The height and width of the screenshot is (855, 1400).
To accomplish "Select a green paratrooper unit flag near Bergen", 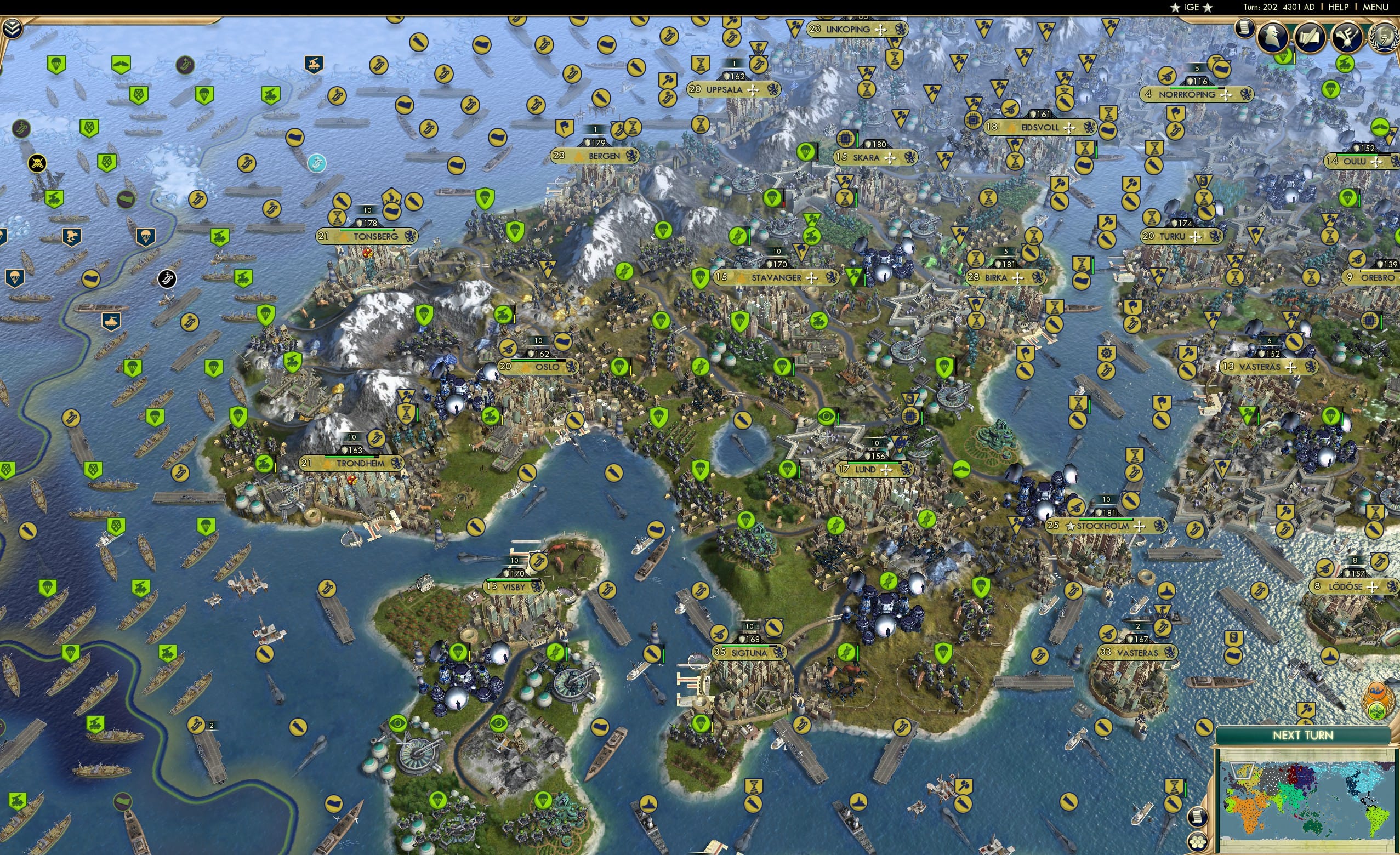I will tap(485, 199).
